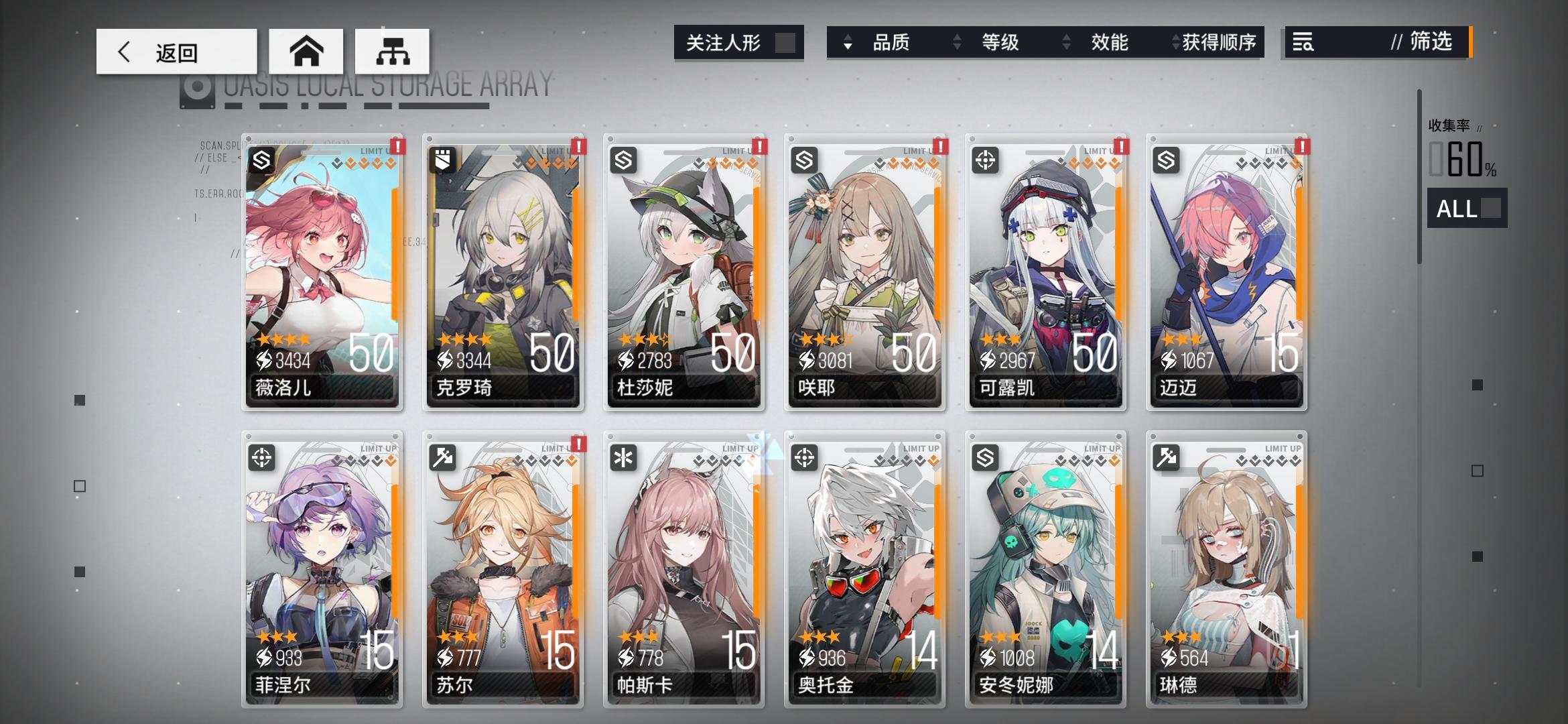The width and height of the screenshot is (1568, 724).
Task: Click the sort arrows beside 效能
Action: [1065, 43]
